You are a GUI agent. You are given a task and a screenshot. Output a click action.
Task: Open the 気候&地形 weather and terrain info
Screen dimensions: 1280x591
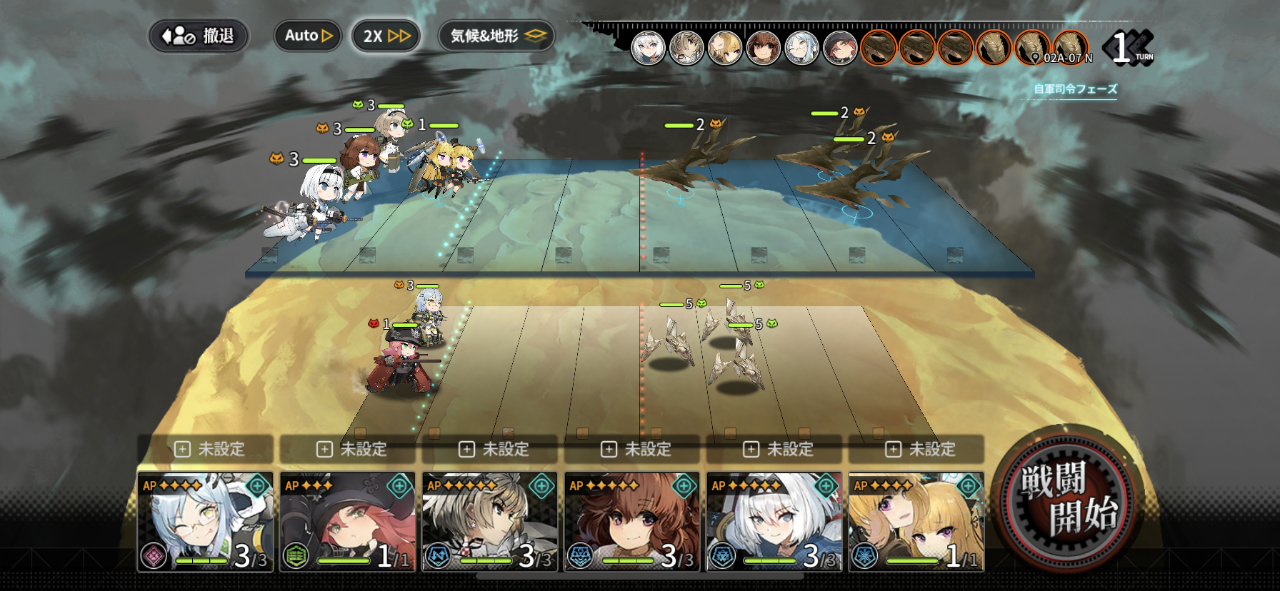pos(497,36)
